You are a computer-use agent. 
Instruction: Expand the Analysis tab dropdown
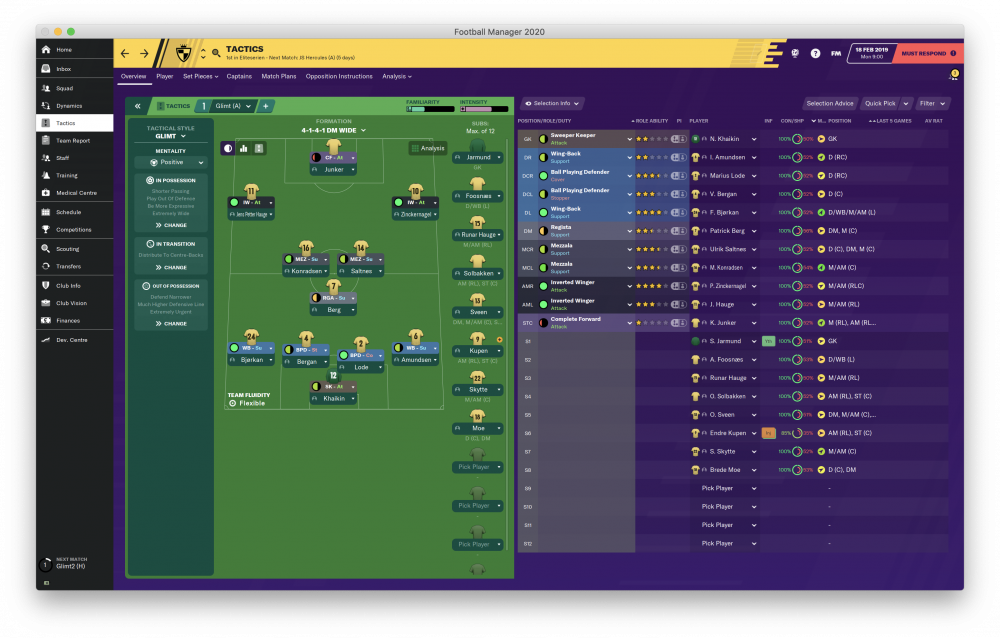tap(396, 76)
